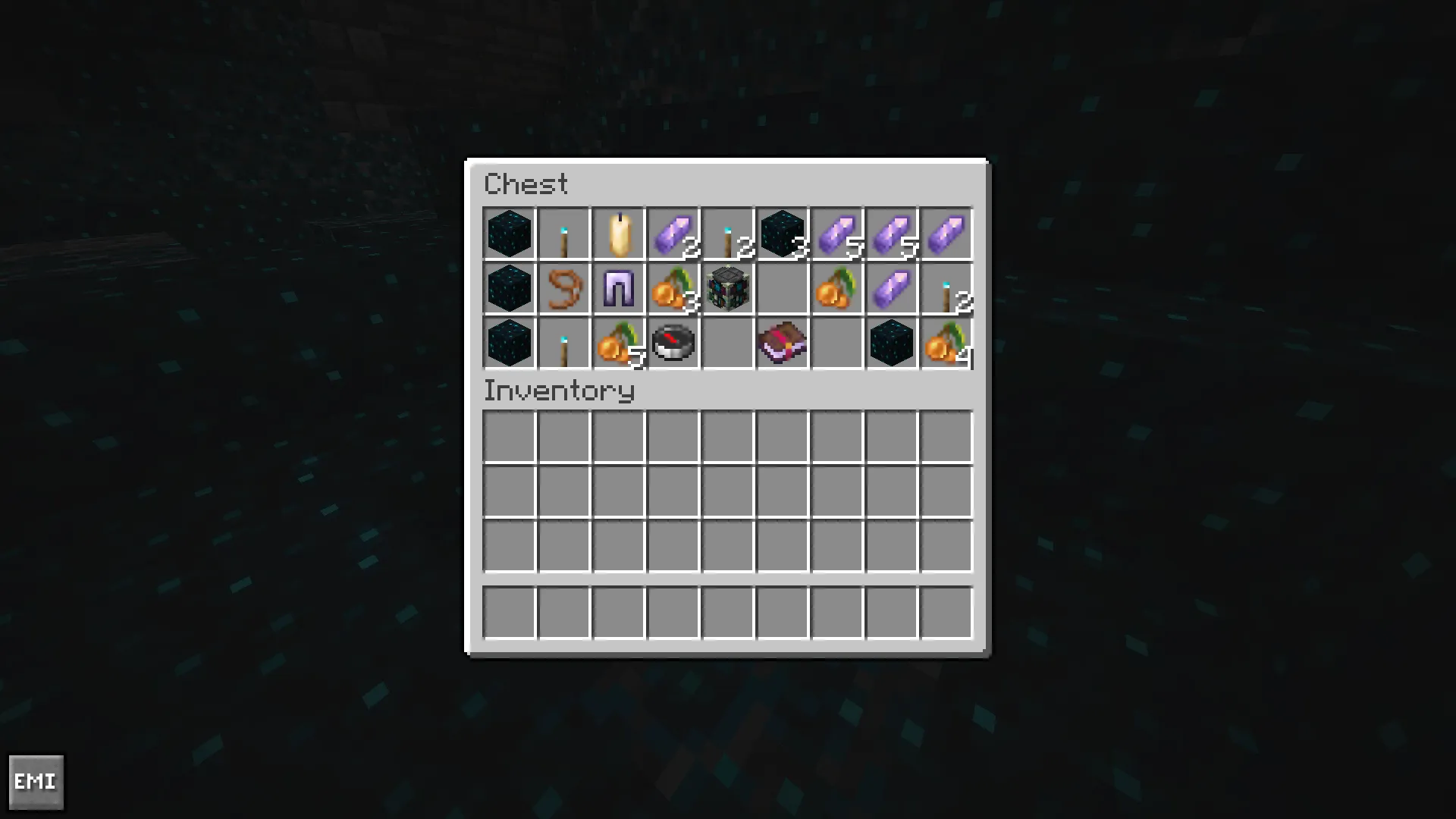Screen dimensions: 1456x819
Task: Click the stack of 3 glow berries
Action: [x=673, y=289]
